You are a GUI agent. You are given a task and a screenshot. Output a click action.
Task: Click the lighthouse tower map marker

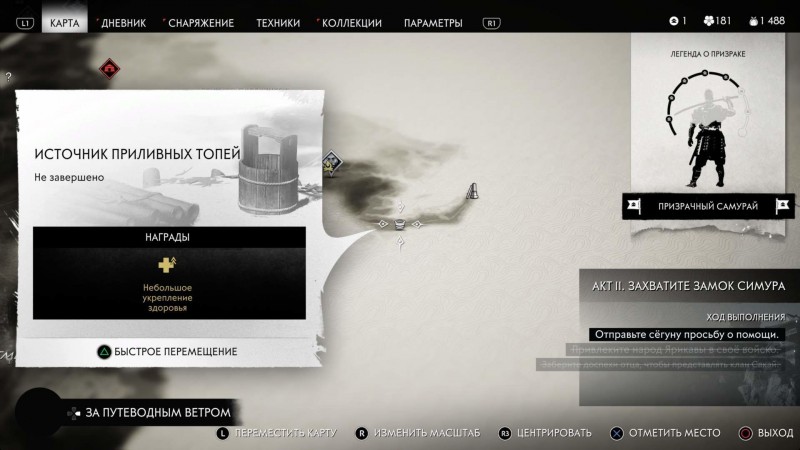(473, 190)
